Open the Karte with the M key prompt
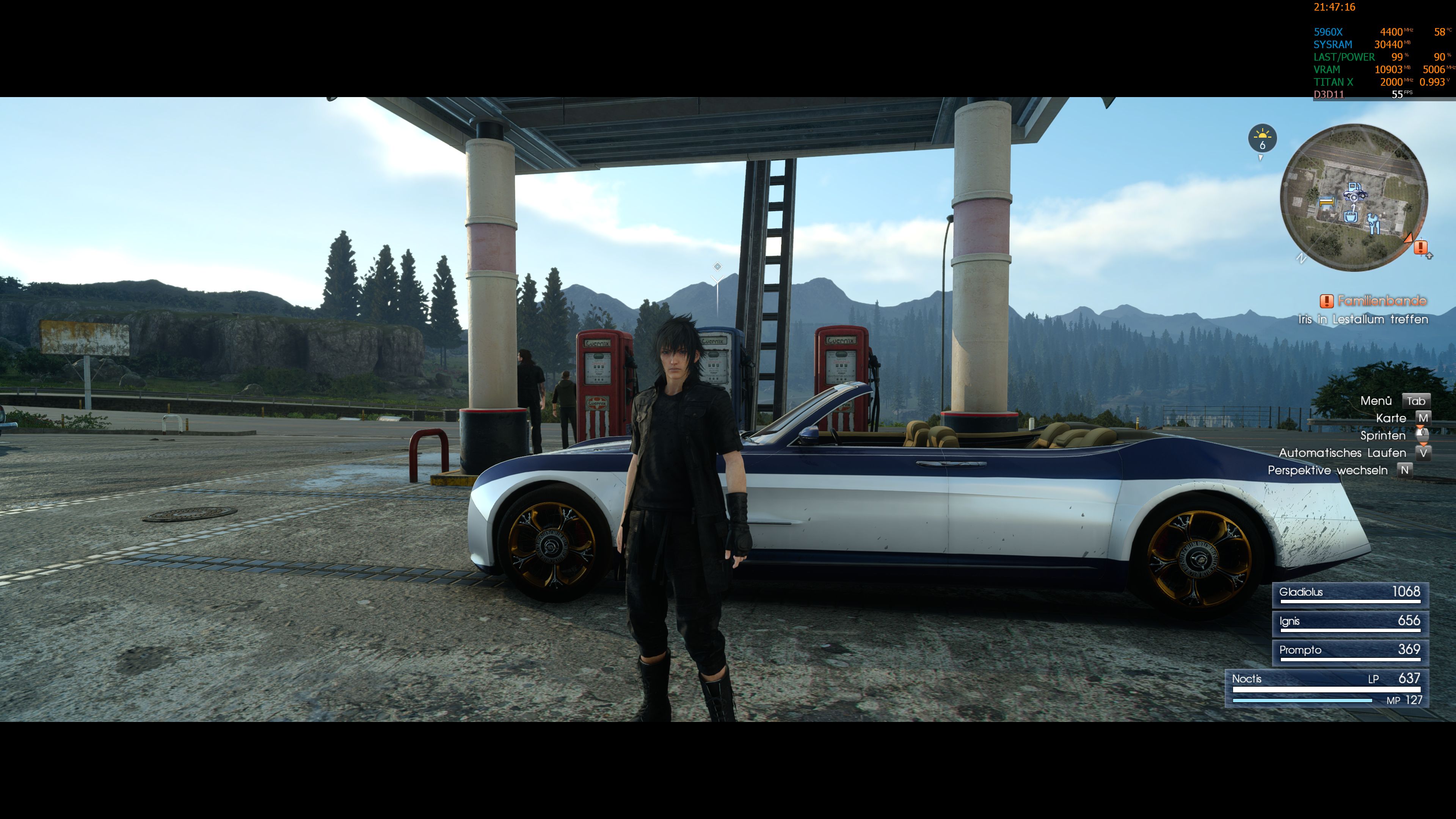This screenshot has height=819, width=1456. pyautogui.click(x=1423, y=418)
